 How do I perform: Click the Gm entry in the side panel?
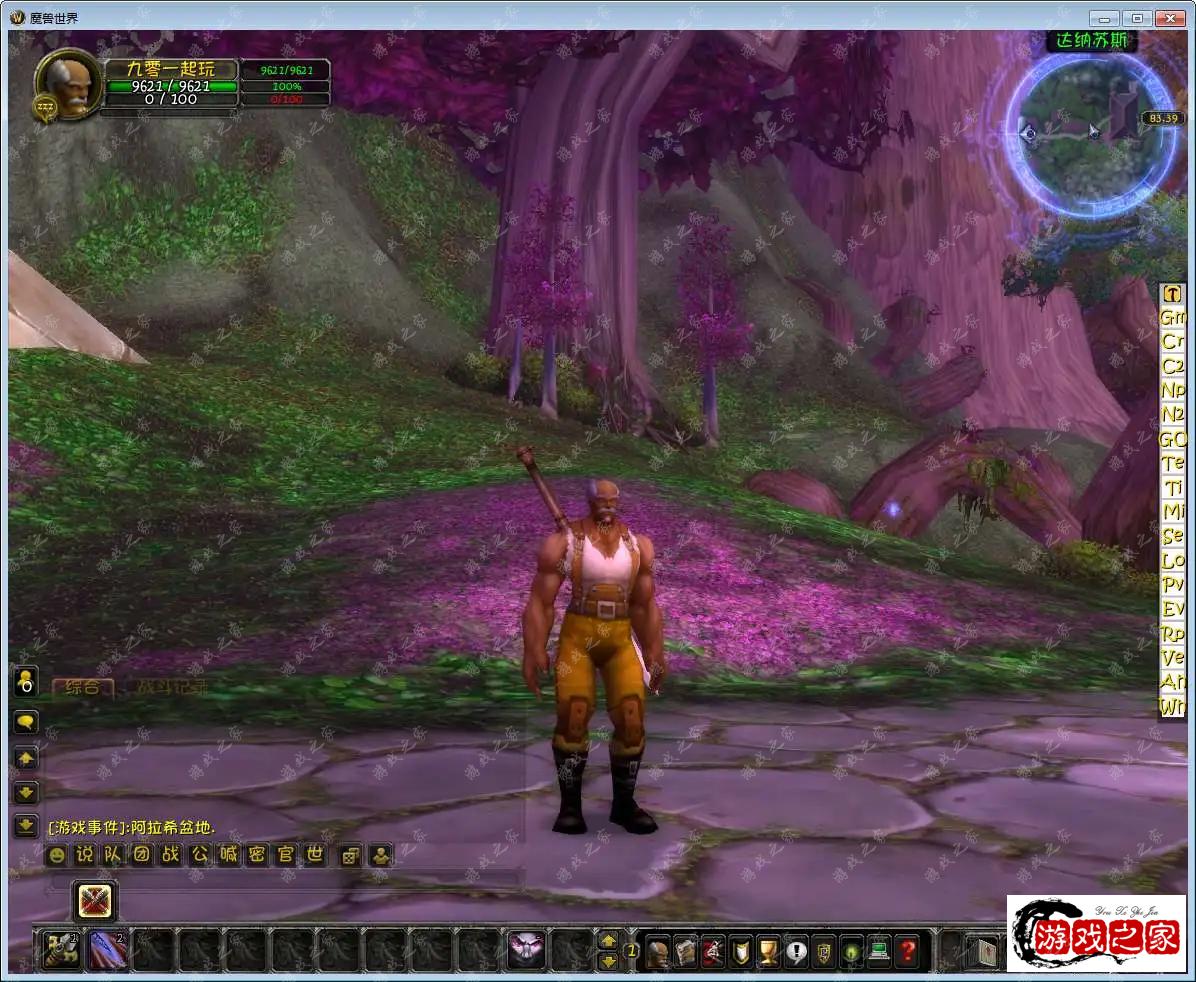pos(1172,317)
